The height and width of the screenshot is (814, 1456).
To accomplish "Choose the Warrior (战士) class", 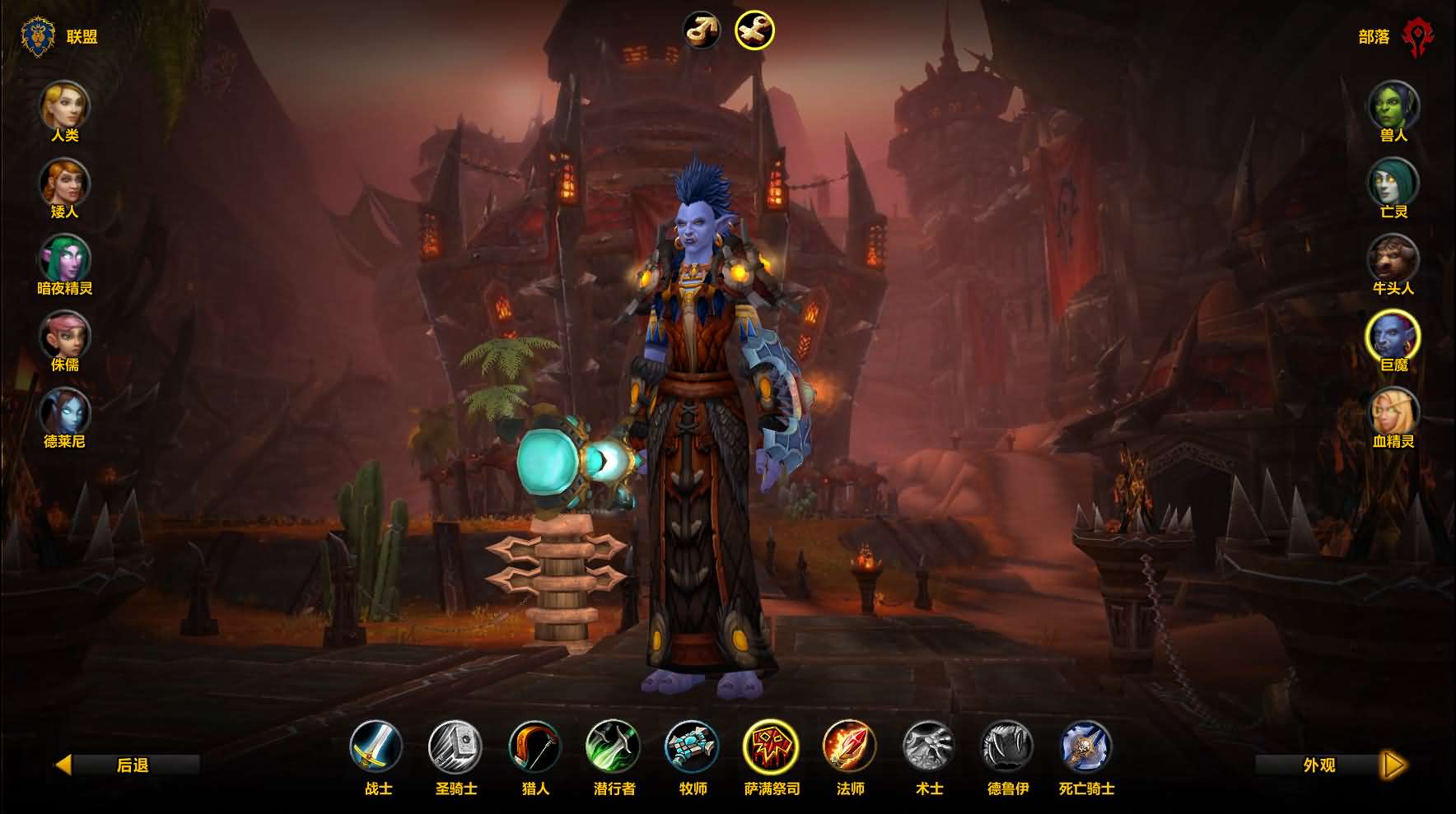I will [377, 747].
